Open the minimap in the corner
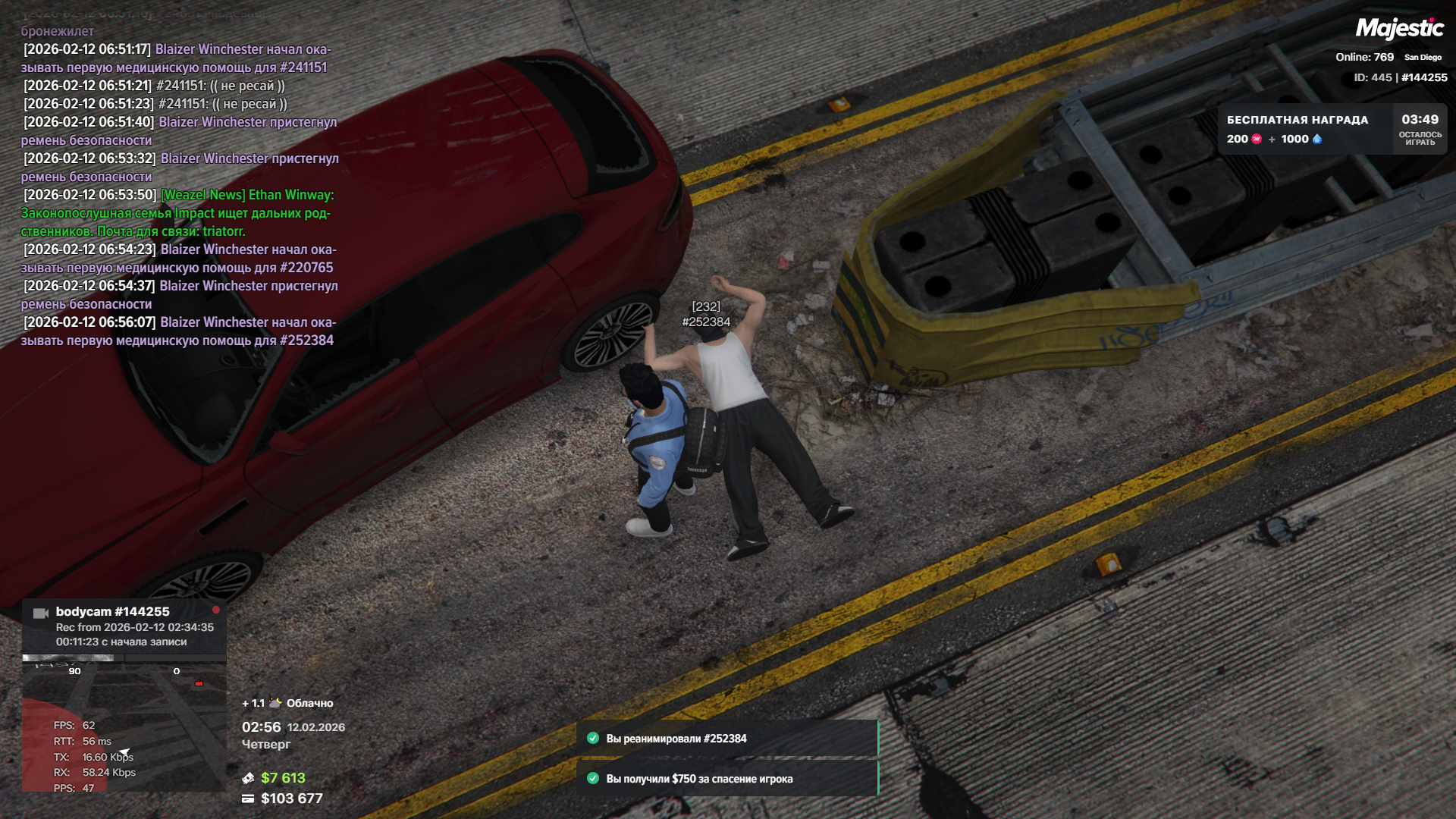Viewport: 1456px width, 819px height. (x=124, y=724)
